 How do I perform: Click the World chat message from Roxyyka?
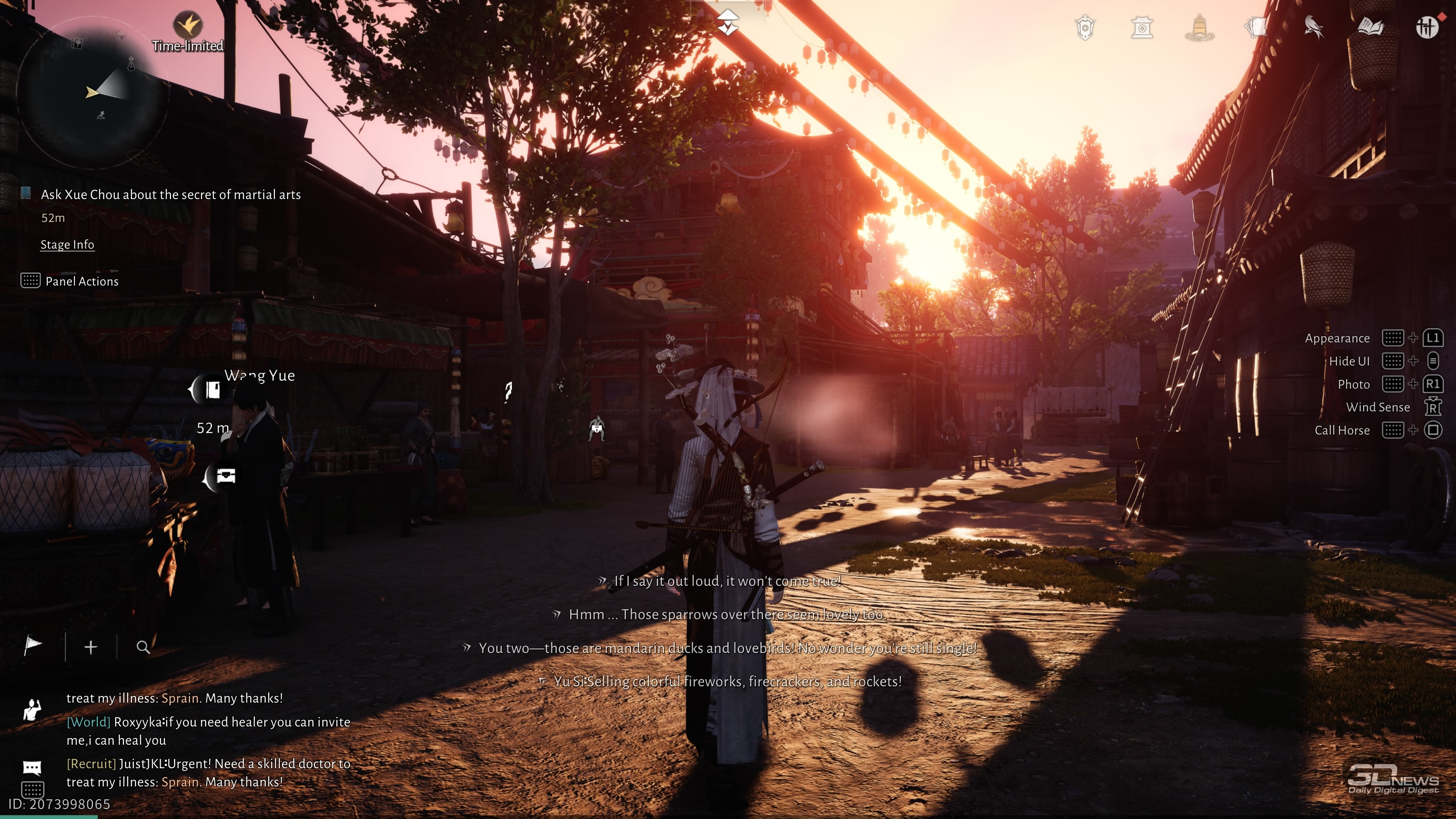(x=208, y=731)
